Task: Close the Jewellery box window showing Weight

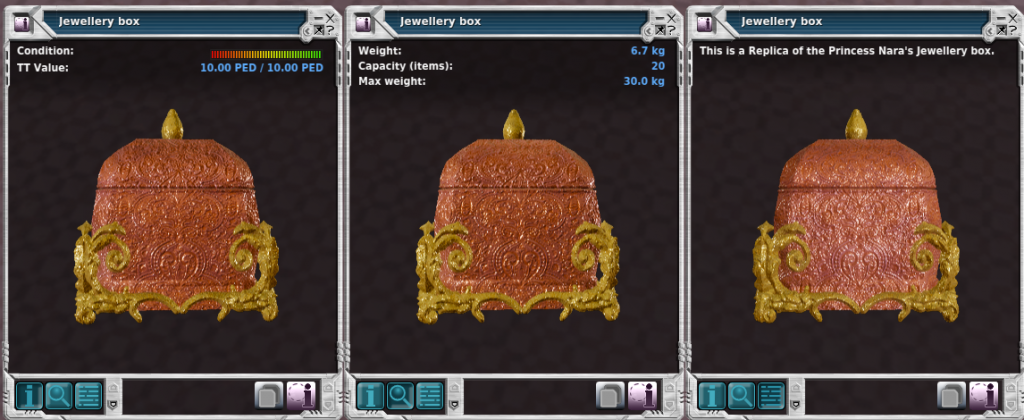Action: [x=671, y=17]
